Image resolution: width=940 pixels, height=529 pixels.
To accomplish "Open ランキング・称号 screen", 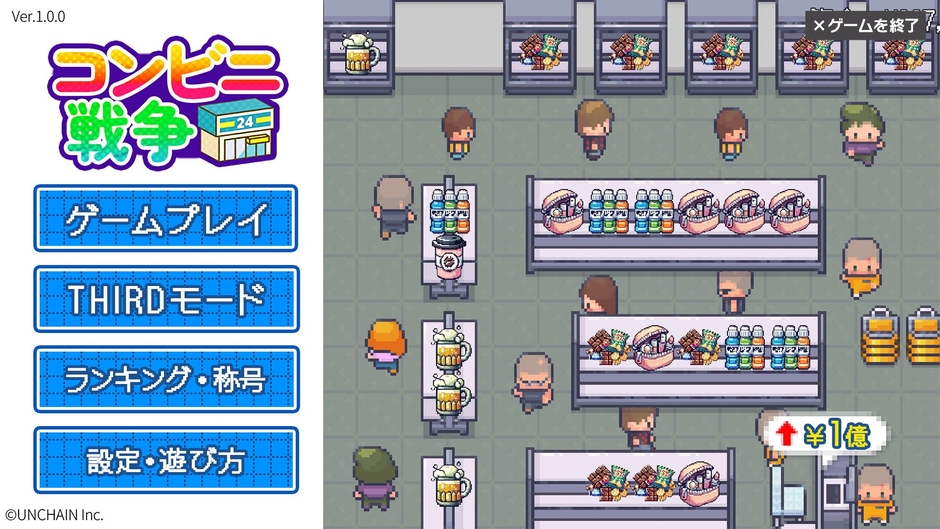I will (166, 379).
